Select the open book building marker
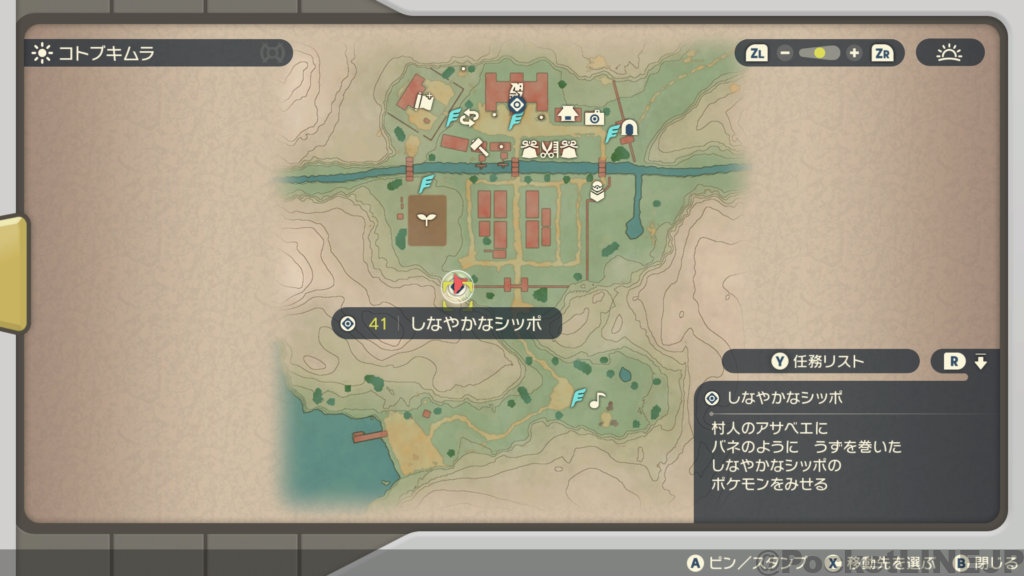Viewport: 1024px width, 576px height. [424, 102]
